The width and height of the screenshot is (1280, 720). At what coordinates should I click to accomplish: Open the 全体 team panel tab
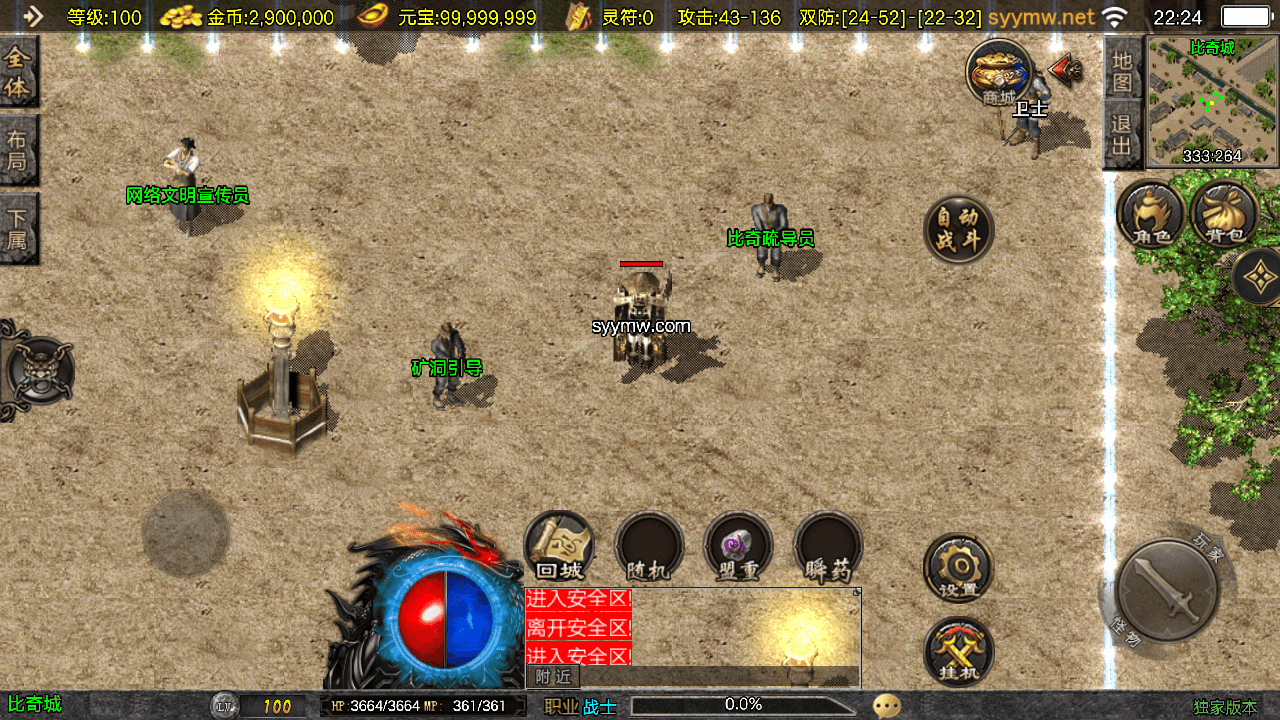(18, 73)
